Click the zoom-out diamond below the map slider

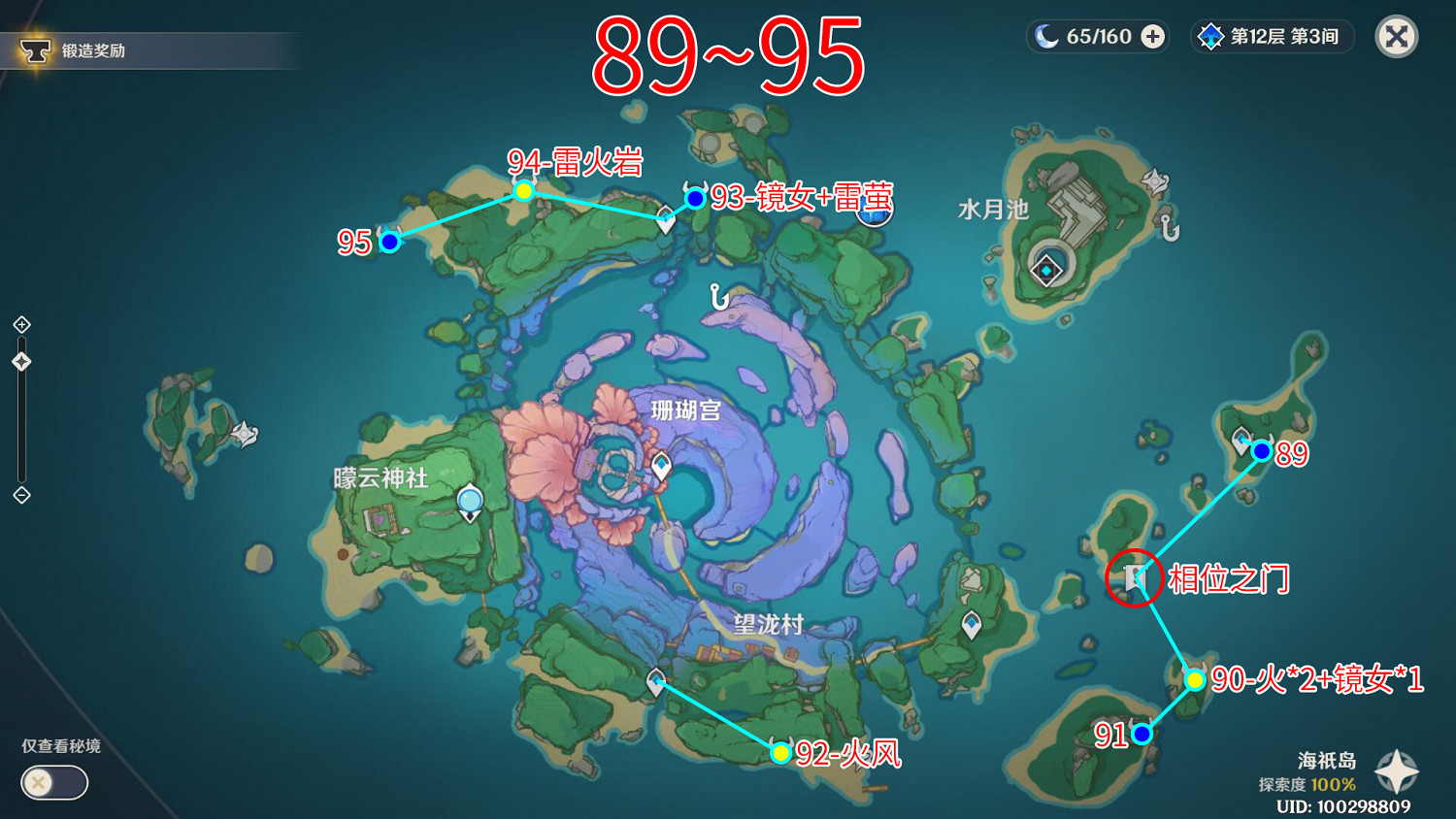[20, 497]
